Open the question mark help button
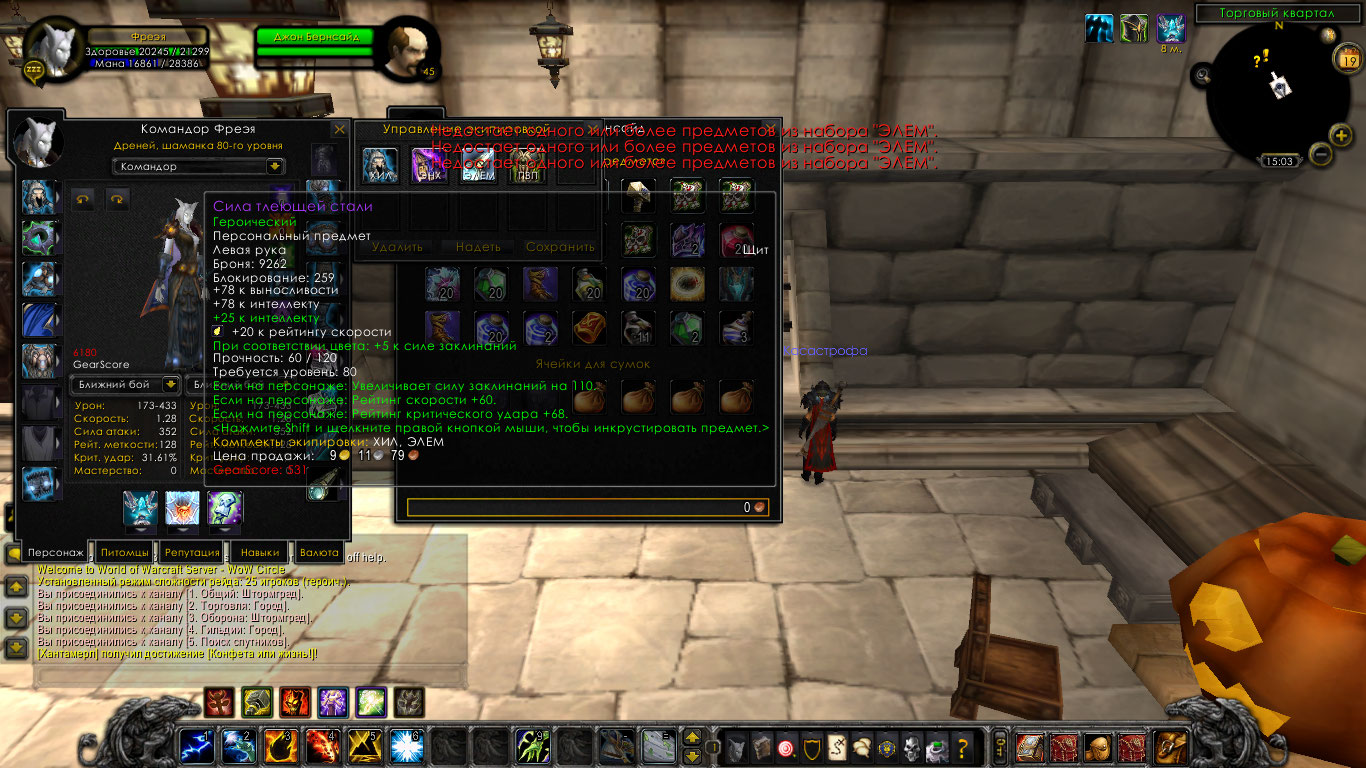This screenshot has width=1366, height=768. (x=962, y=746)
